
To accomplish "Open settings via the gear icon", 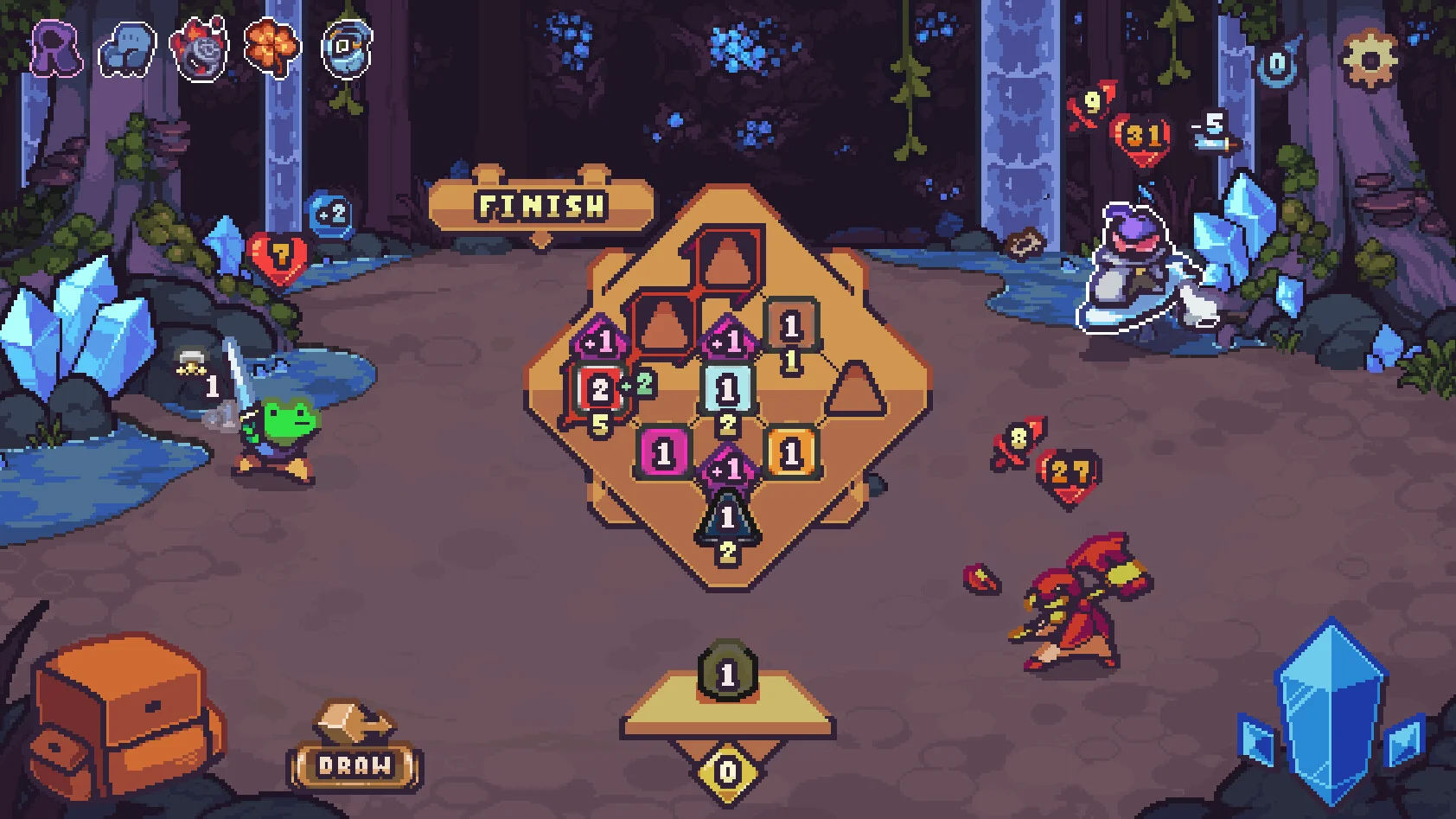I will click(x=1369, y=58).
